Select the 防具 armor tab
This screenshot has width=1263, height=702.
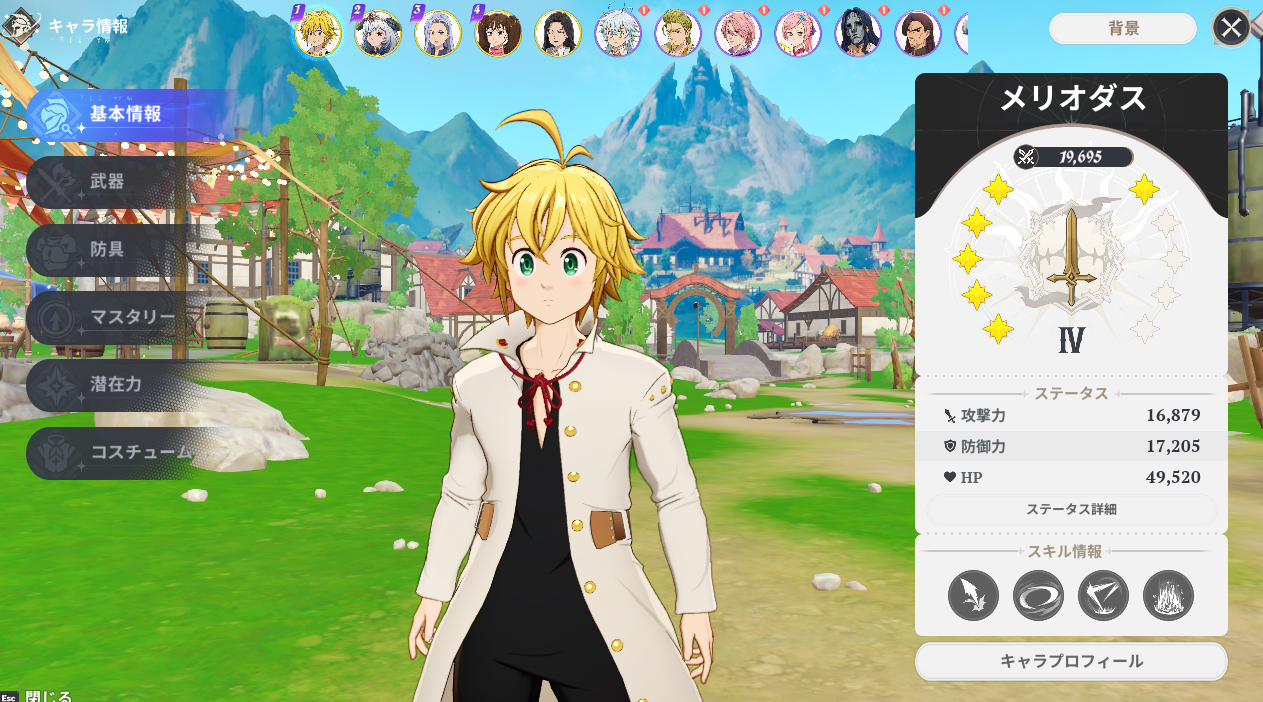coord(108,249)
